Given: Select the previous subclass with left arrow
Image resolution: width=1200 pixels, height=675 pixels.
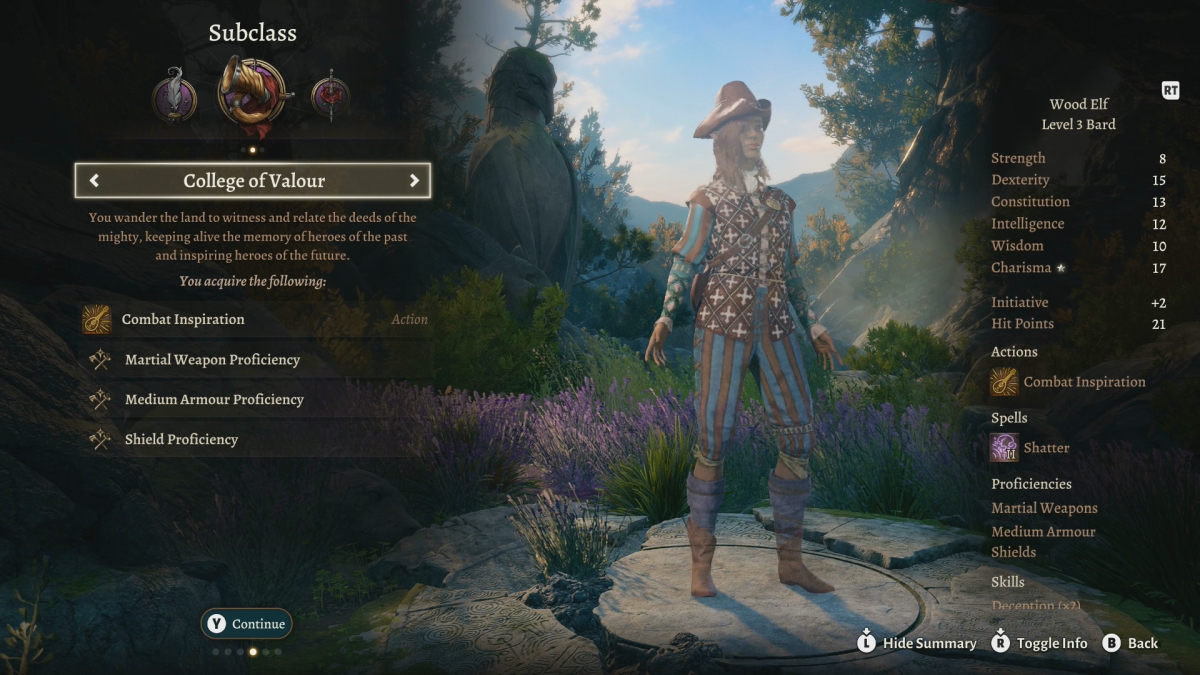Looking at the screenshot, I should (x=94, y=181).
